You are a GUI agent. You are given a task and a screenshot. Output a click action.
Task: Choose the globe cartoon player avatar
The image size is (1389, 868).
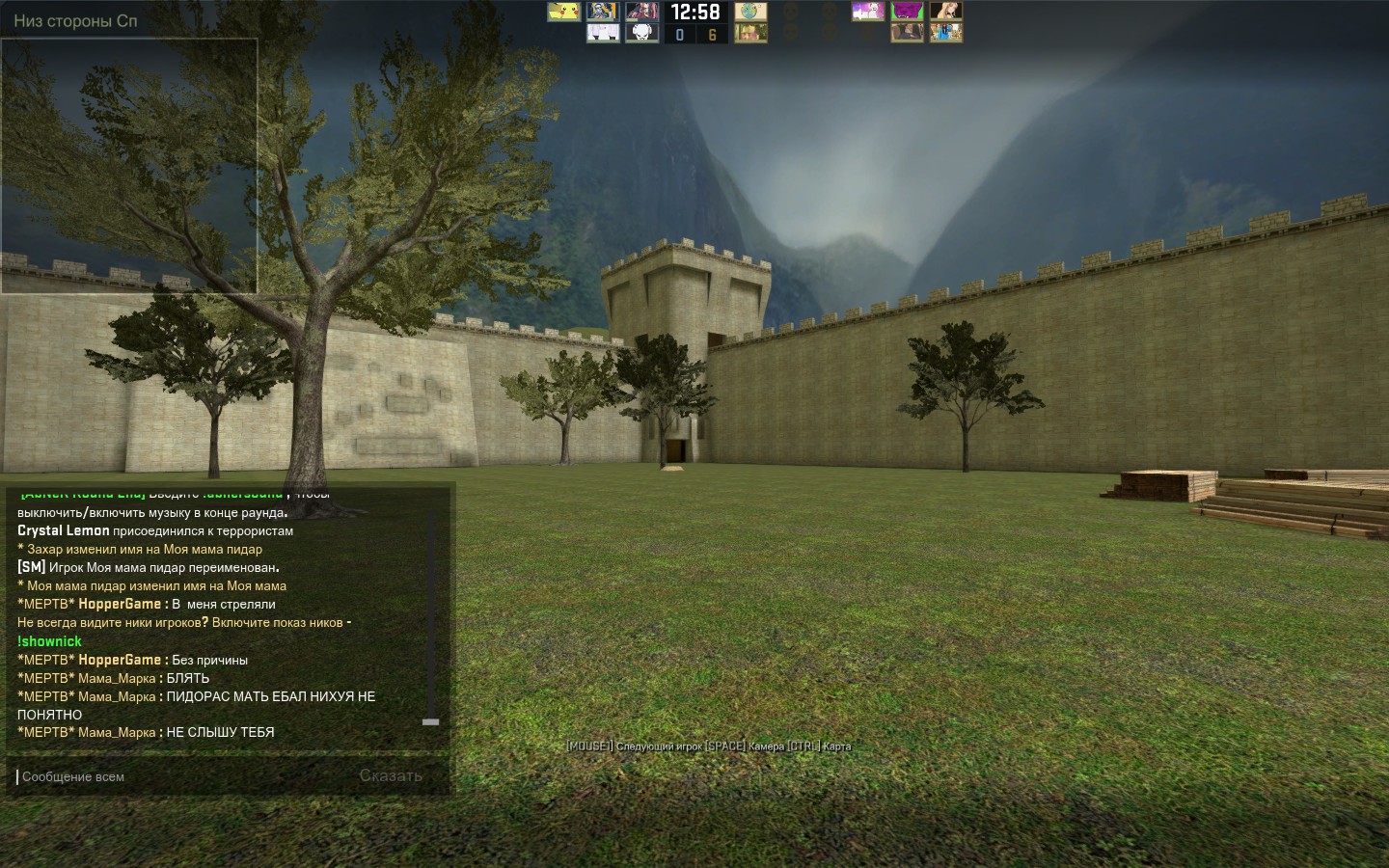coord(750,12)
